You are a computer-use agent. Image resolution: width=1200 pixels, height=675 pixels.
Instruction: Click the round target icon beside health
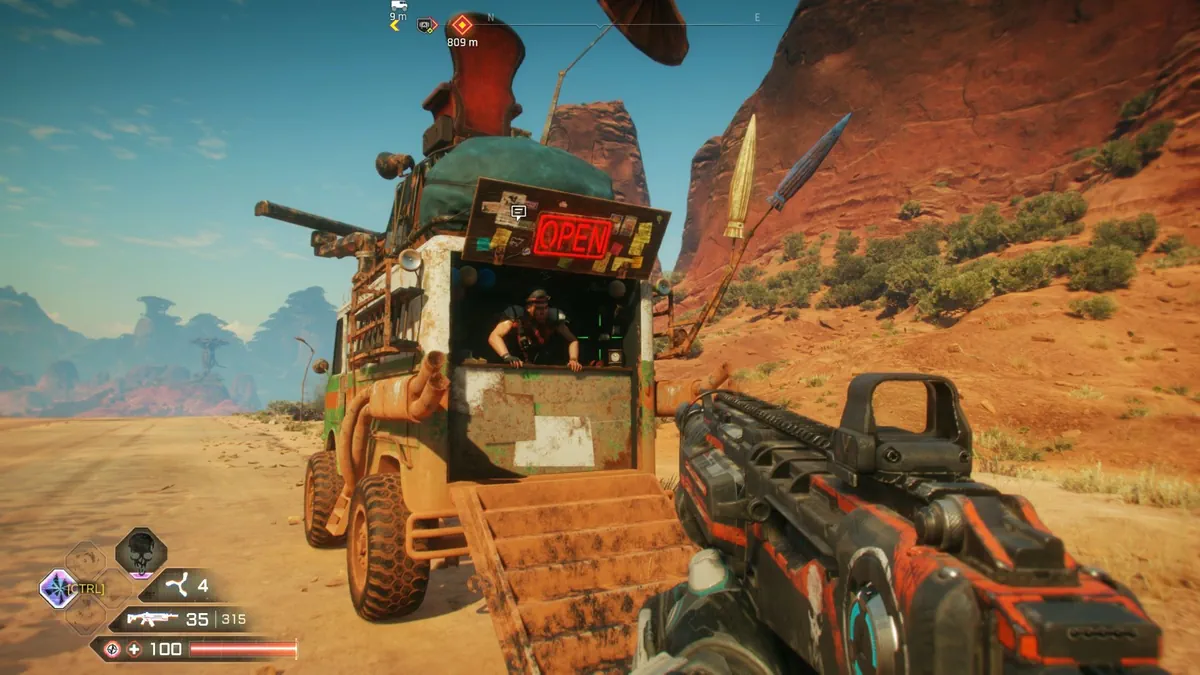tap(112, 649)
